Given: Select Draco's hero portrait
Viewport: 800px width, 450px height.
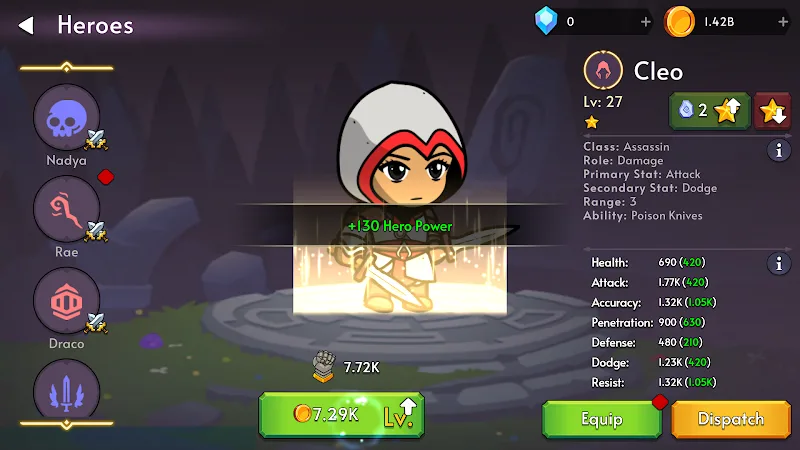Looking at the screenshot, I should click(67, 301).
